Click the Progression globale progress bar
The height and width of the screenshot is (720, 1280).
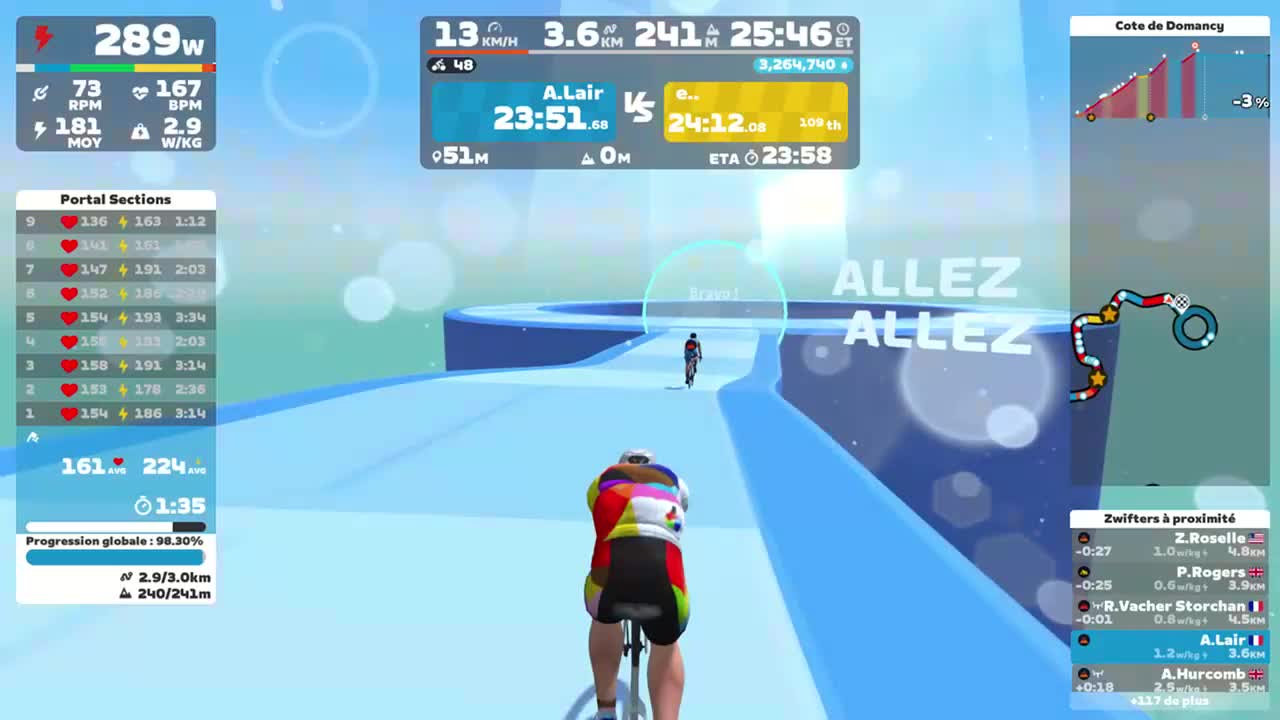tap(115, 557)
